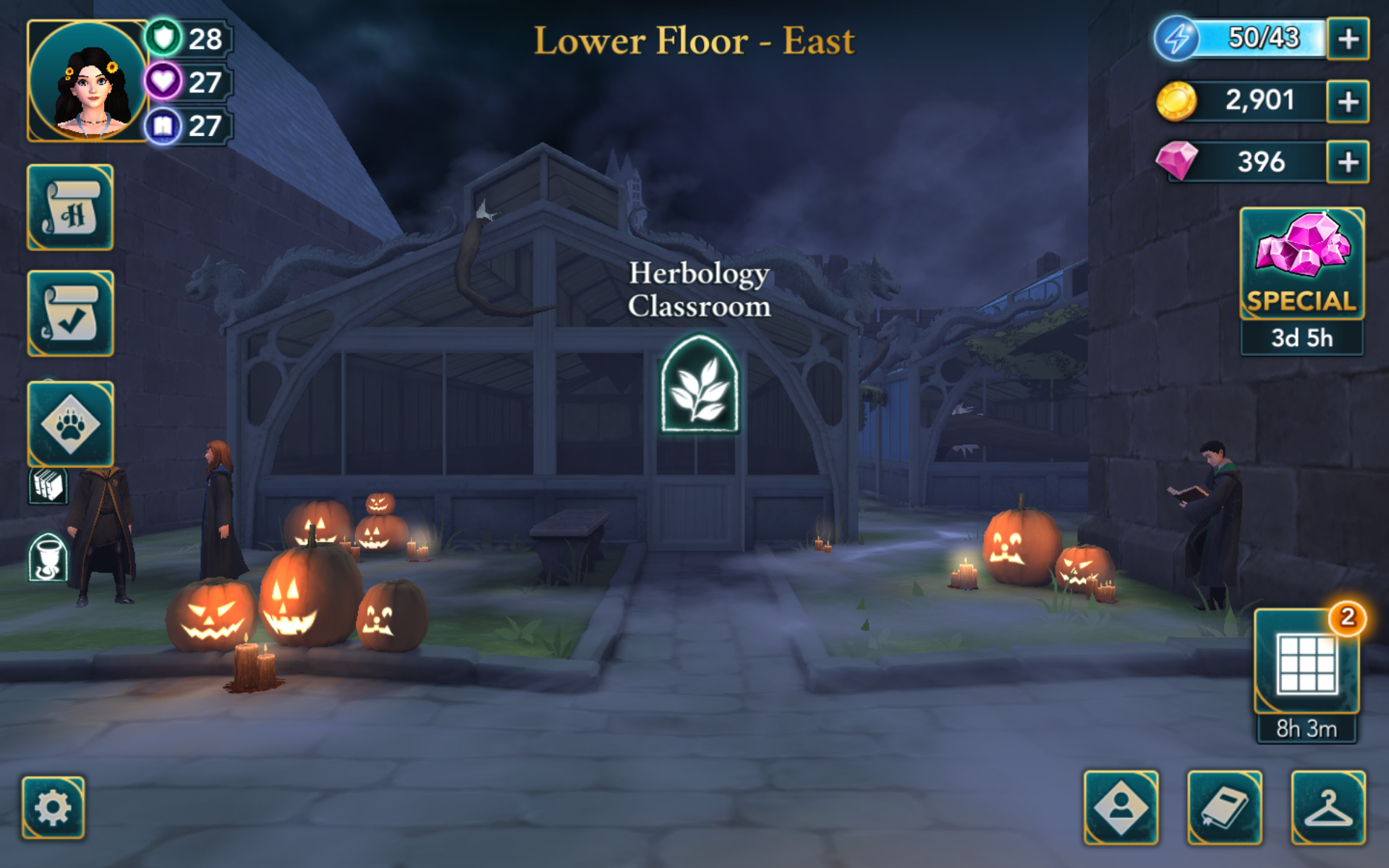Open the tasks checklist icon
The height and width of the screenshot is (868, 1389).
(x=70, y=312)
